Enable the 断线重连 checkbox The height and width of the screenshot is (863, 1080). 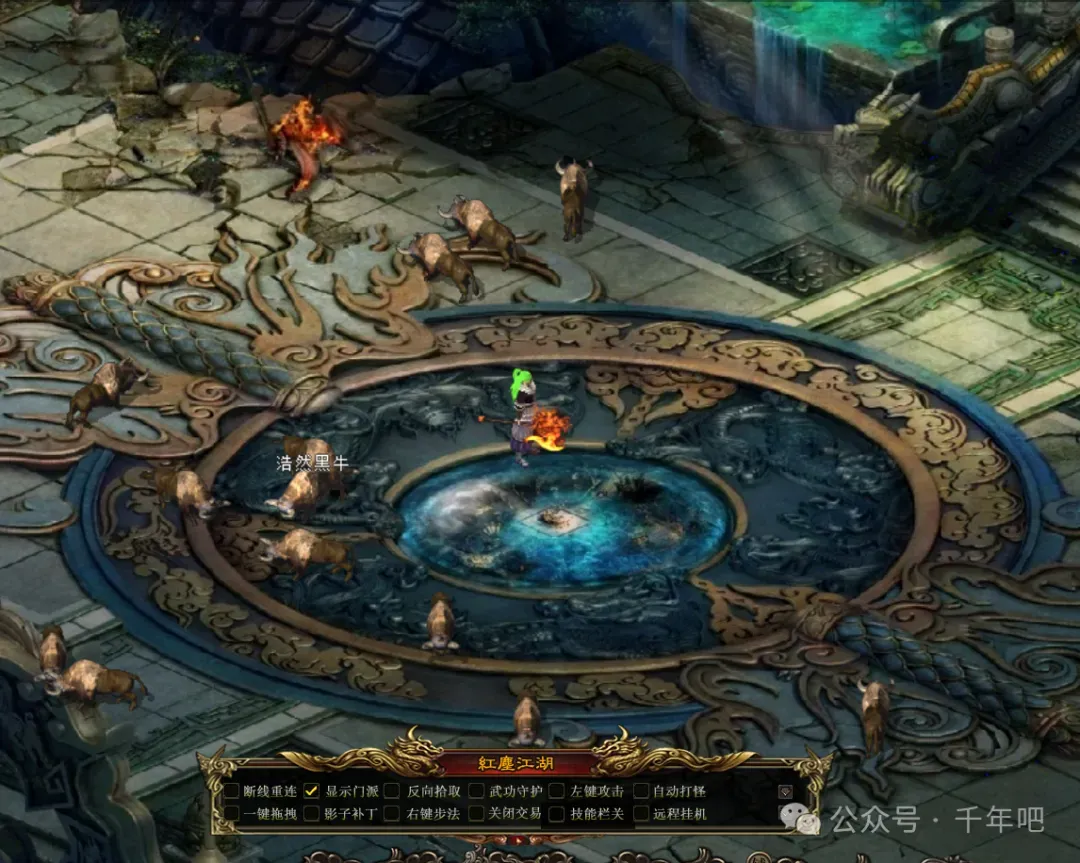pos(231,791)
